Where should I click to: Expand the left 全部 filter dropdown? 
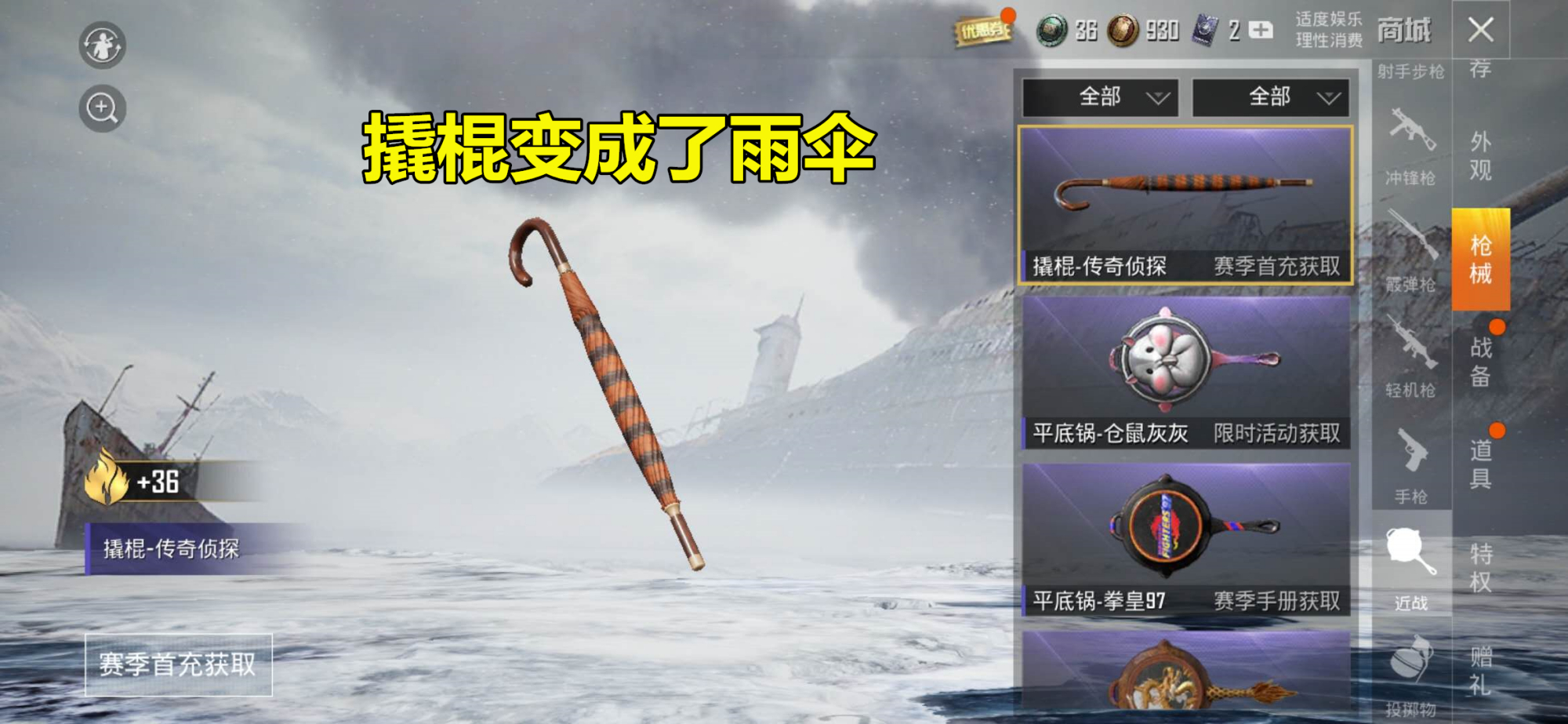click(1101, 98)
